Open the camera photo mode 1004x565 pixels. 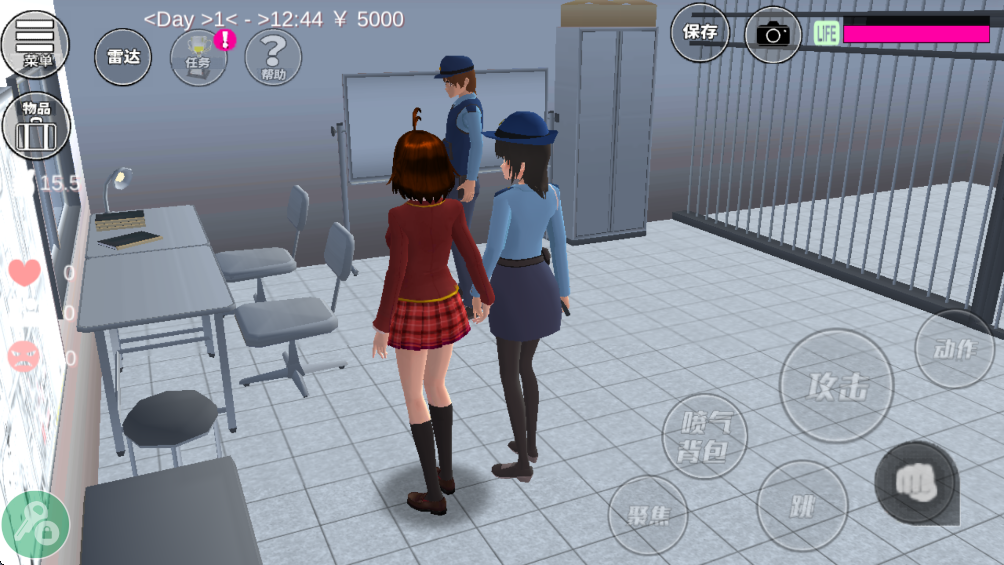[x=773, y=34]
